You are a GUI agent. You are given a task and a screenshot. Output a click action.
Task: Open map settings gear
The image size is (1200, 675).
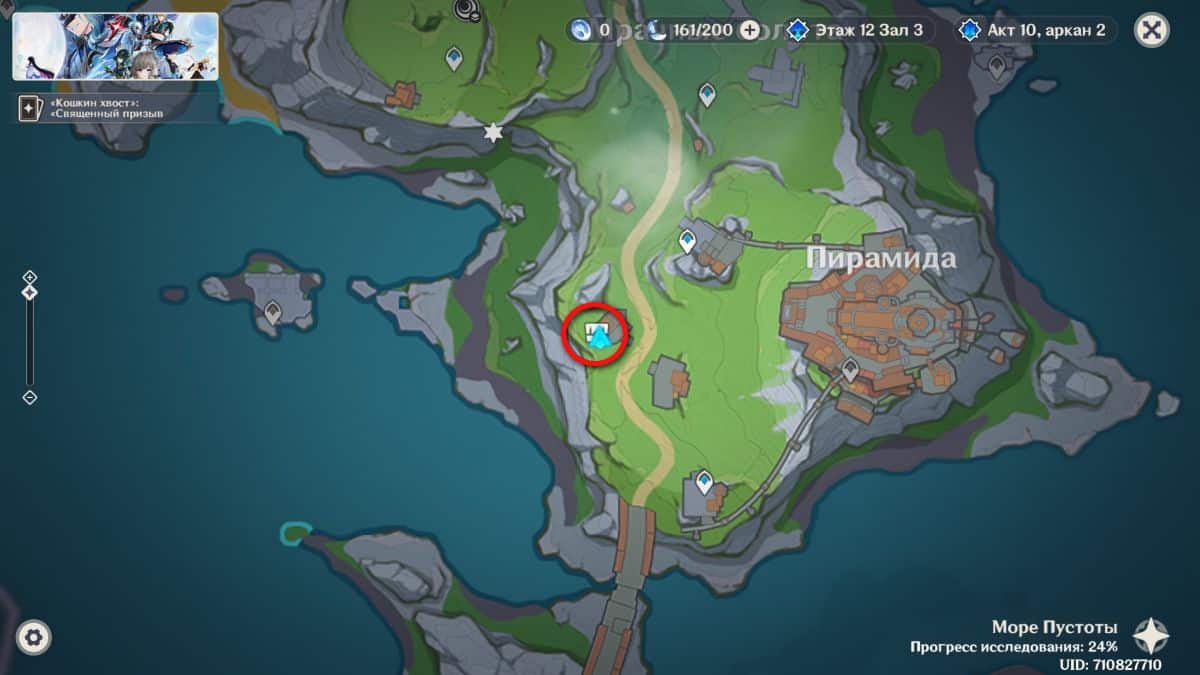click(34, 637)
